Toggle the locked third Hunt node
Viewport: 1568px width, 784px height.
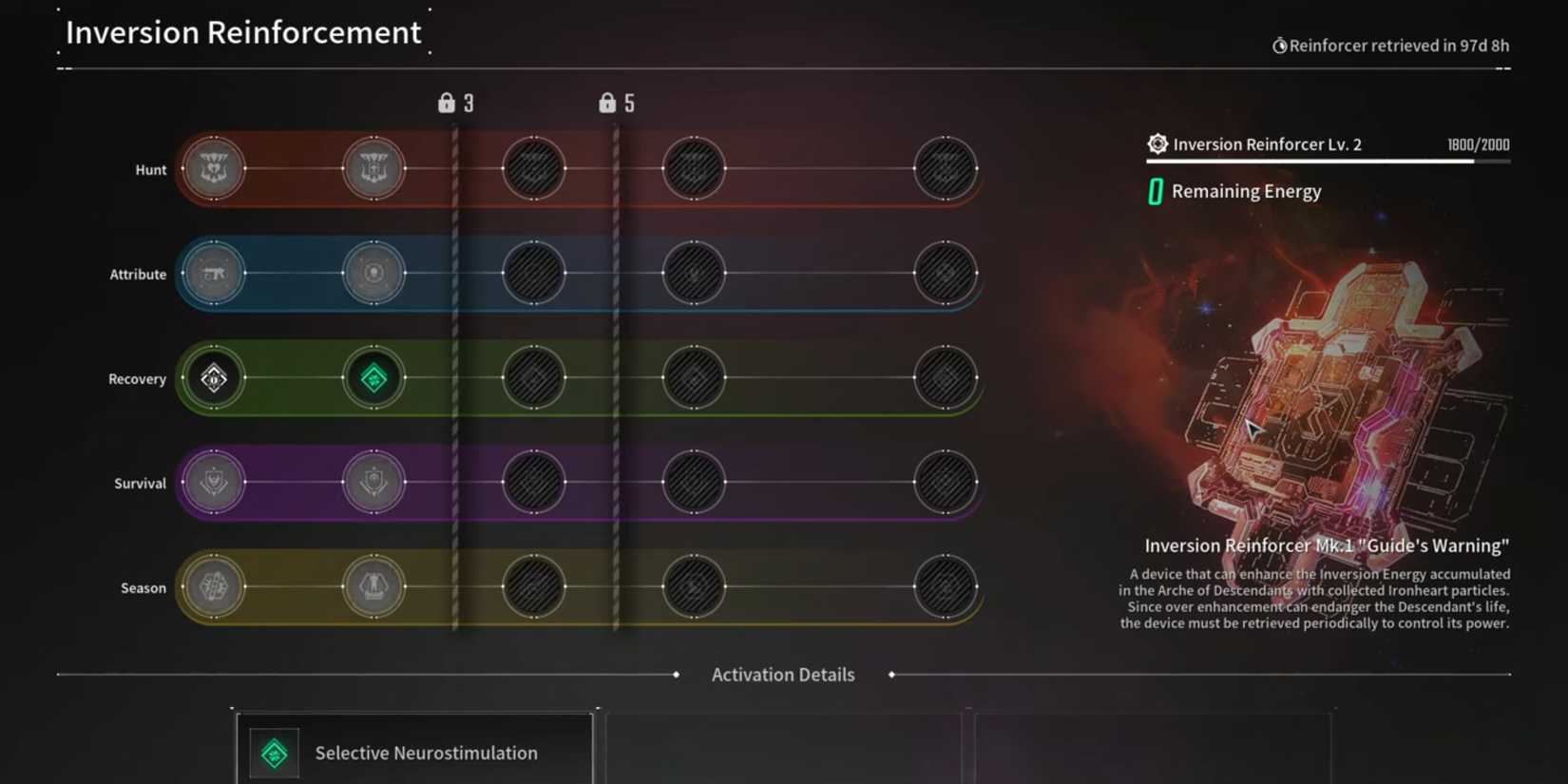coord(534,168)
